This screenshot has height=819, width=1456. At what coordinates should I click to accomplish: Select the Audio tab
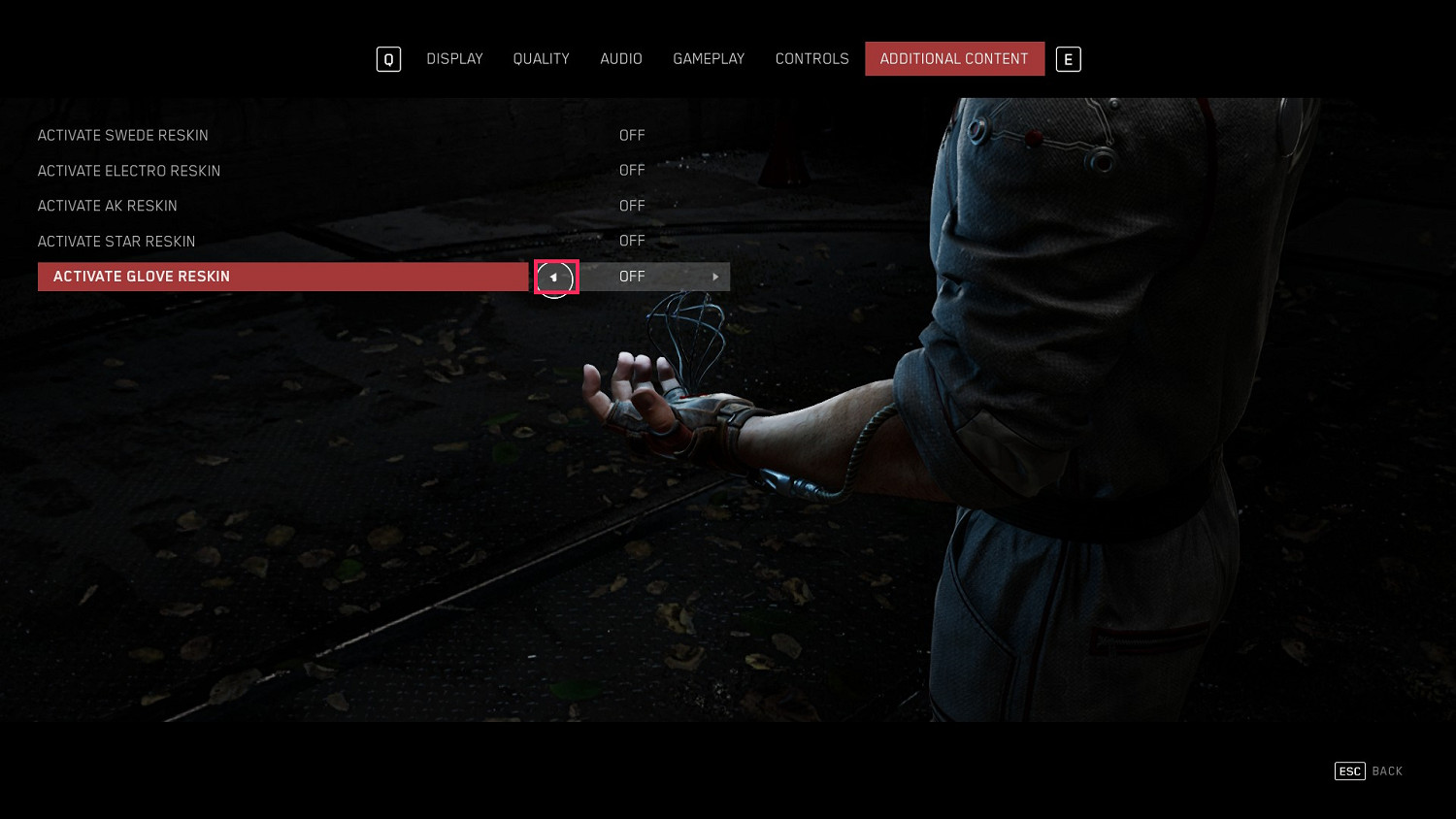click(x=621, y=59)
